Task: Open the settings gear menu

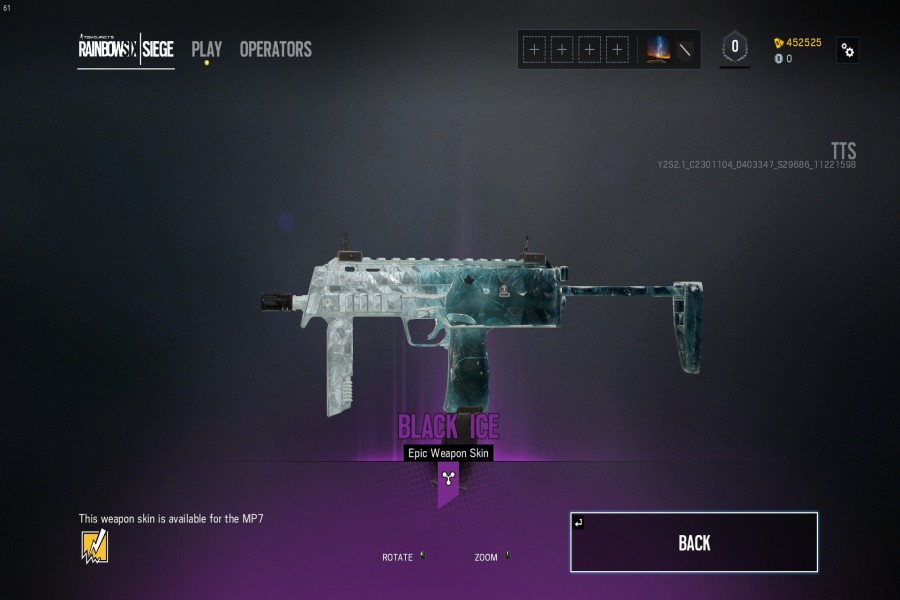Action: (848, 50)
